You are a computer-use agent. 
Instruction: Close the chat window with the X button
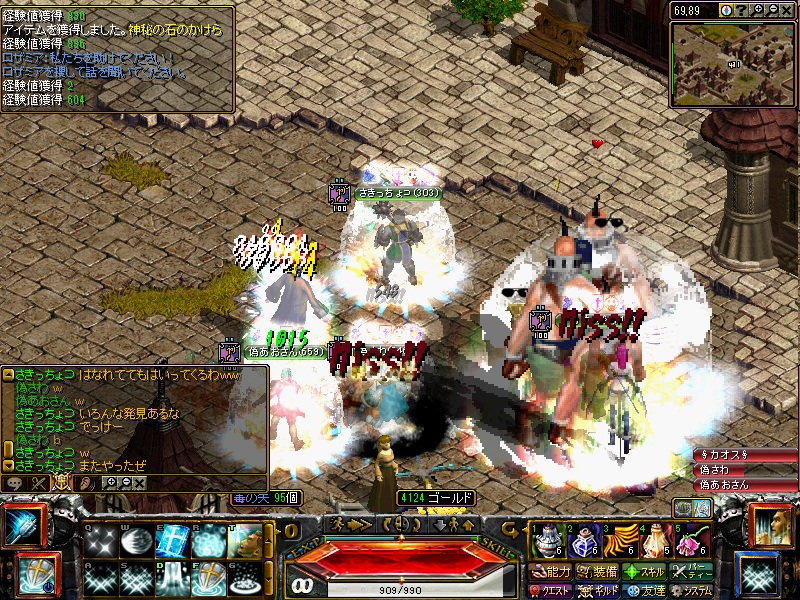tap(140, 483)
